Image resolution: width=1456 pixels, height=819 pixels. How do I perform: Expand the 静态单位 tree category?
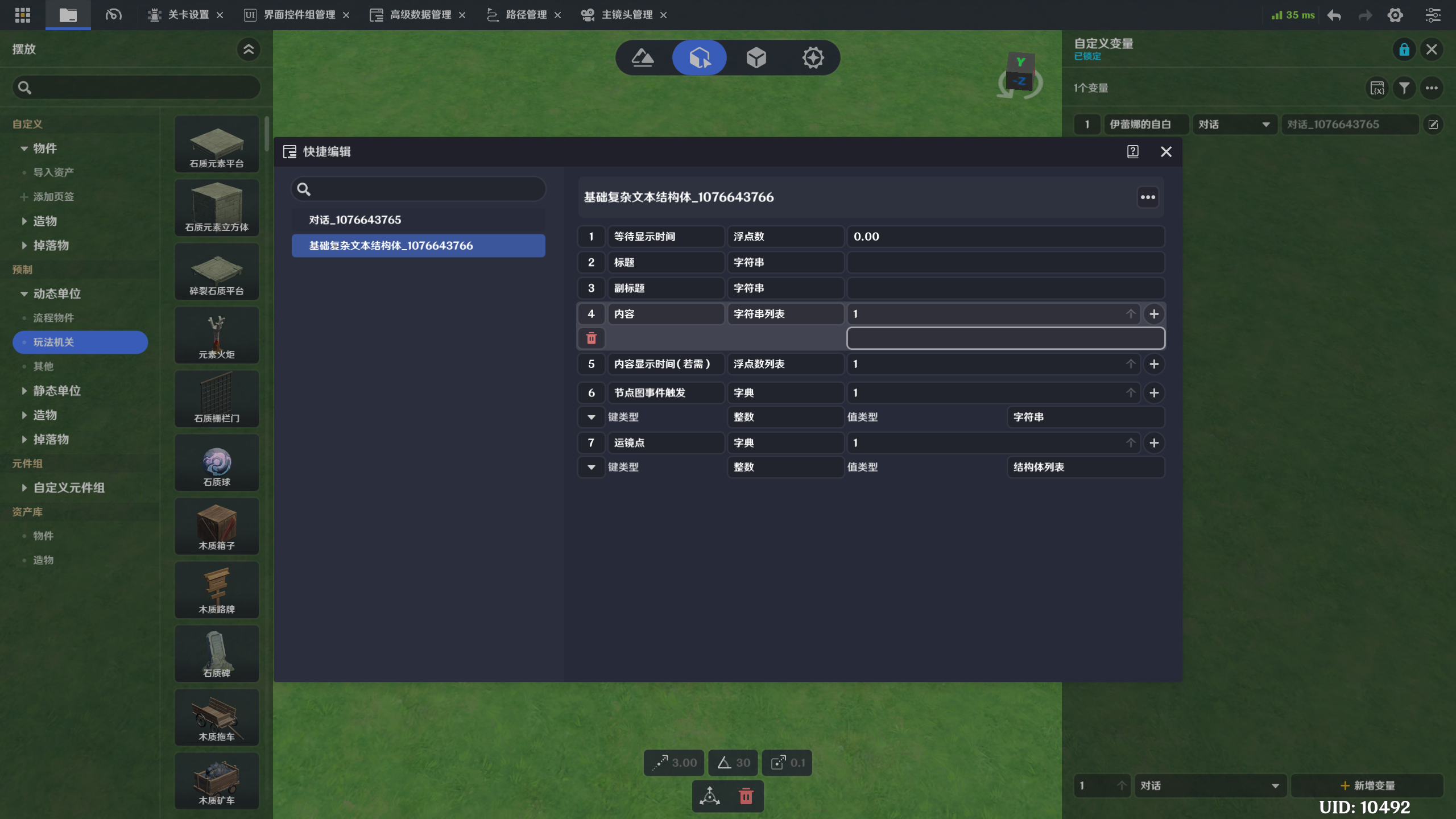pyautogui.click(x=24, y=391)
